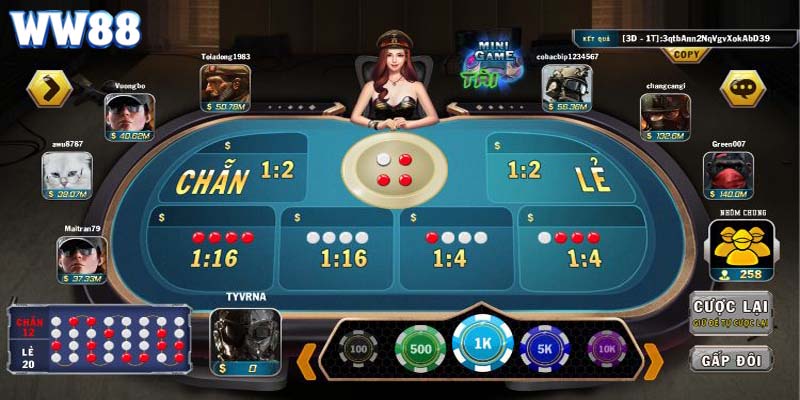Open the chat bubble button

click(742, 88)
